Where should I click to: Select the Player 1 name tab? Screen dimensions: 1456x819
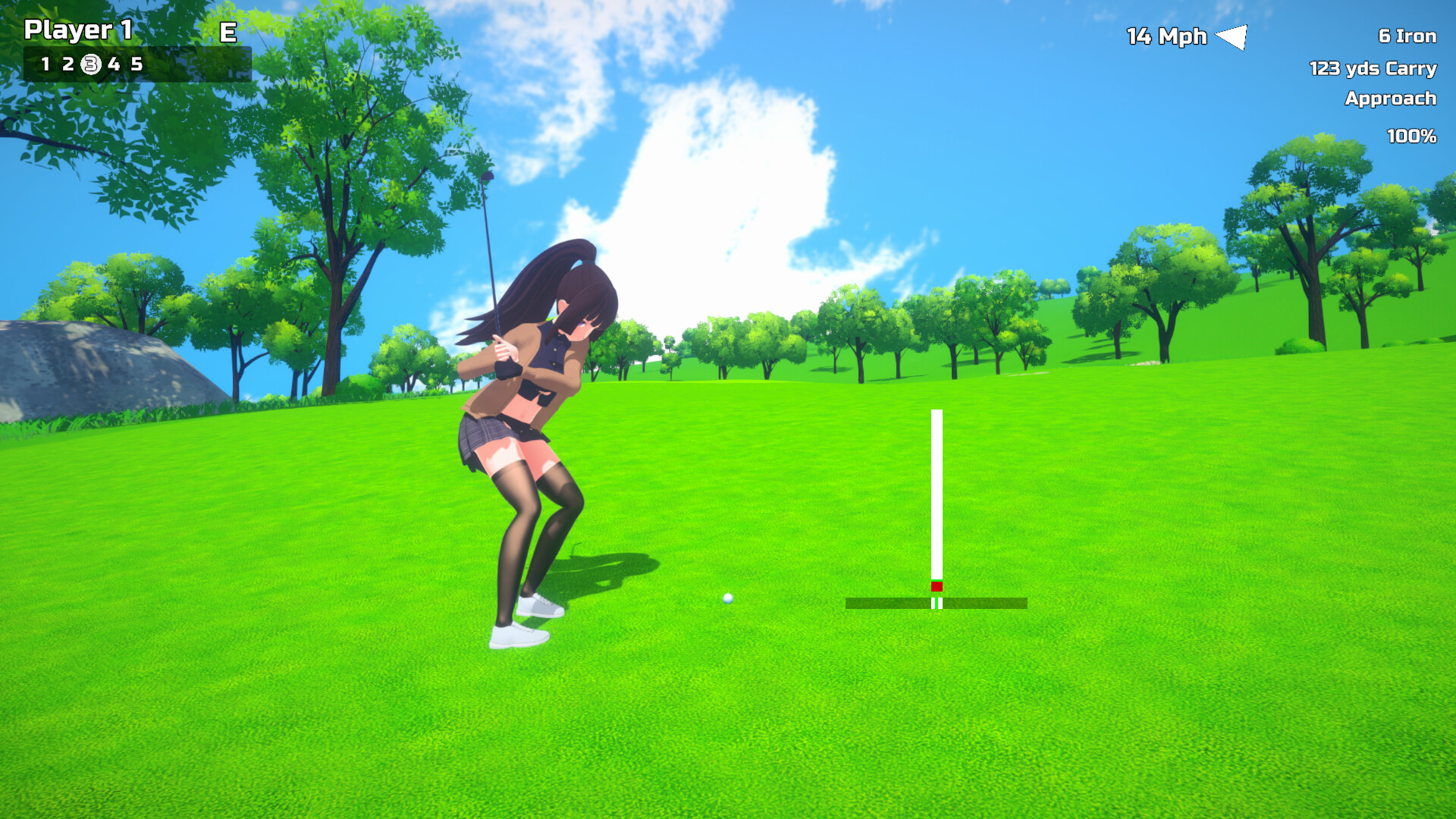[x=78, y=32]
